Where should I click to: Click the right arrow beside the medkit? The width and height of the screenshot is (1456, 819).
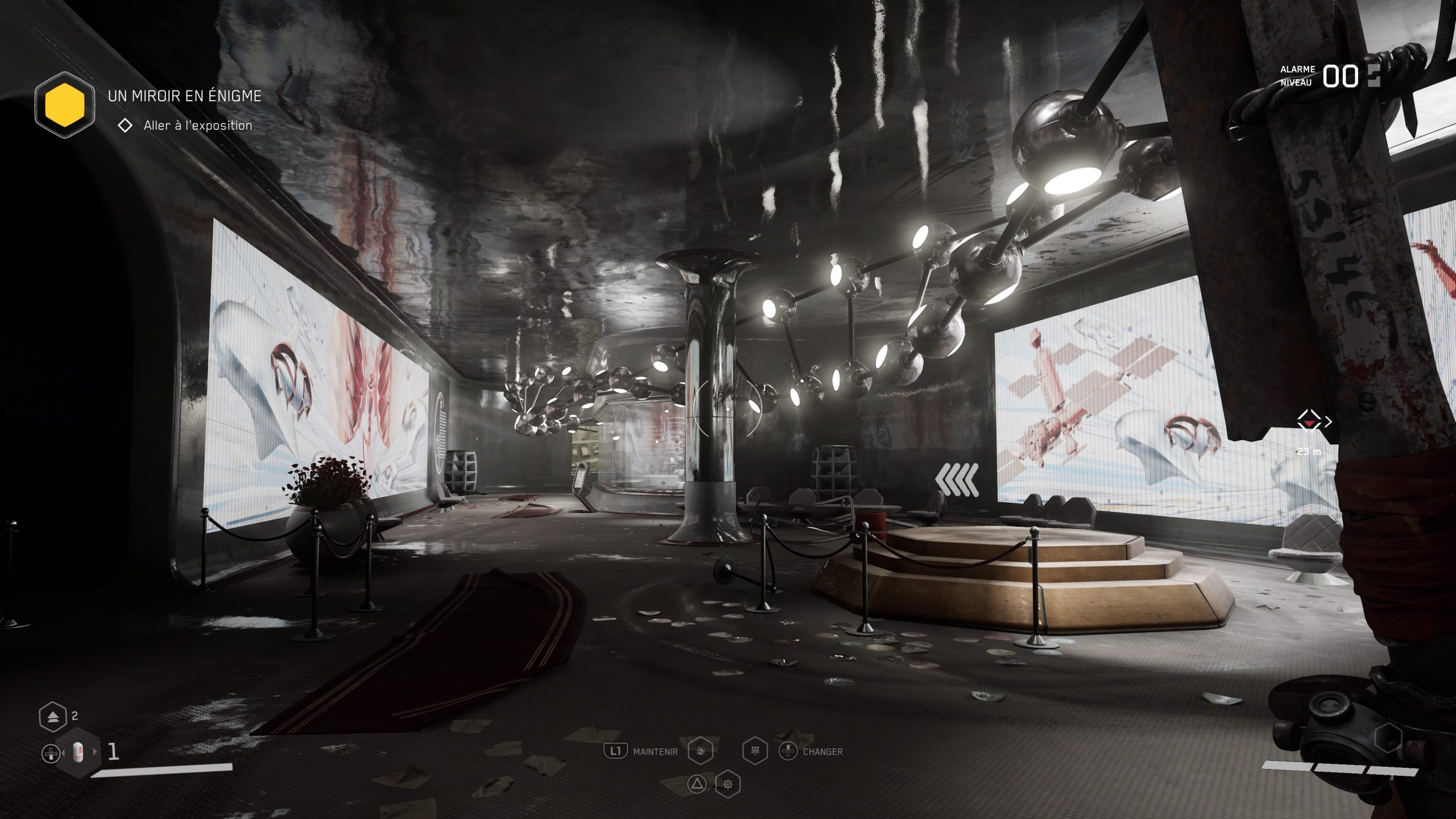click(94, 752)
